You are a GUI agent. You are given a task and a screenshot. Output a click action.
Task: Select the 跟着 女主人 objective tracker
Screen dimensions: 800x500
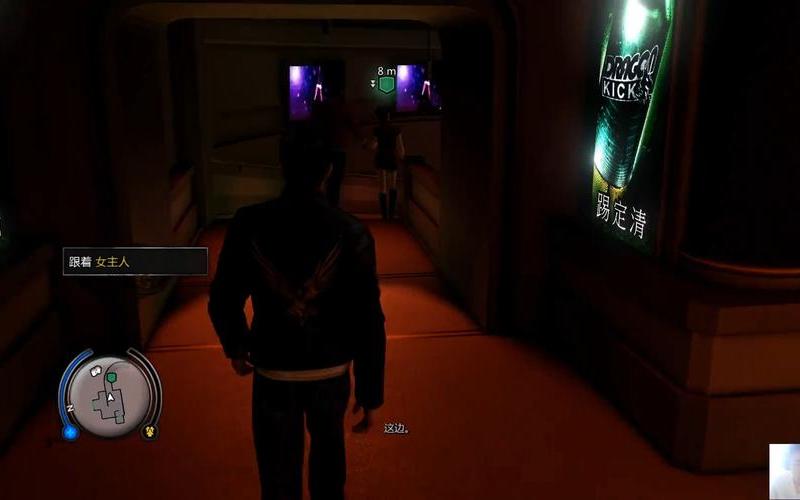134,261
